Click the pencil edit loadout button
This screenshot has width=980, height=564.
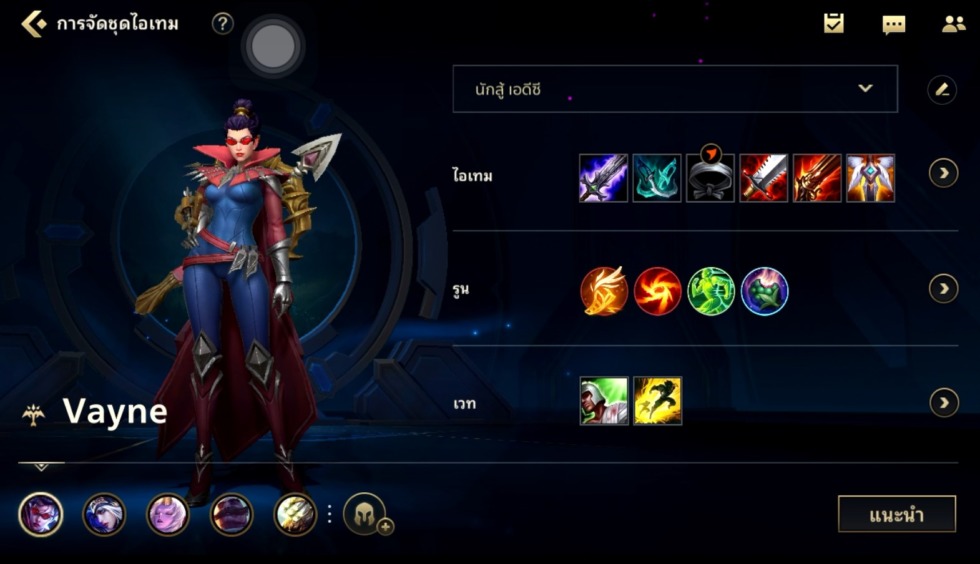(x=941, y=90)
